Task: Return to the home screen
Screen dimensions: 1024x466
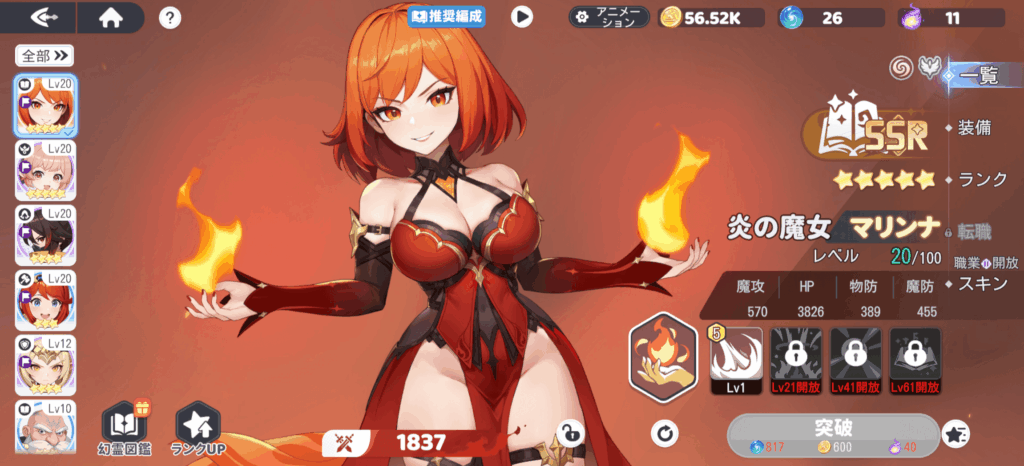Action: coord(110,17)
